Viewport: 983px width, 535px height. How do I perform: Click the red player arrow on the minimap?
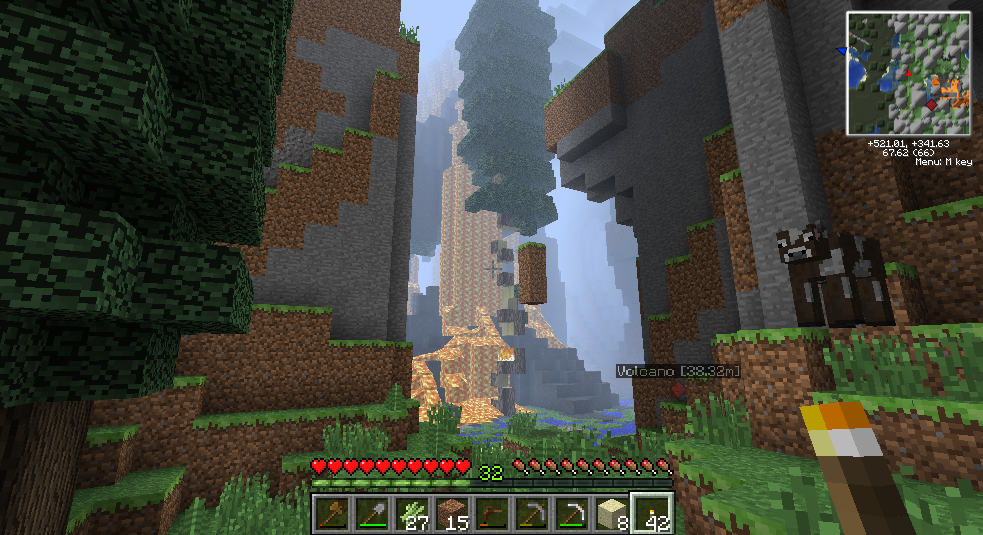(x=909, y=73)
